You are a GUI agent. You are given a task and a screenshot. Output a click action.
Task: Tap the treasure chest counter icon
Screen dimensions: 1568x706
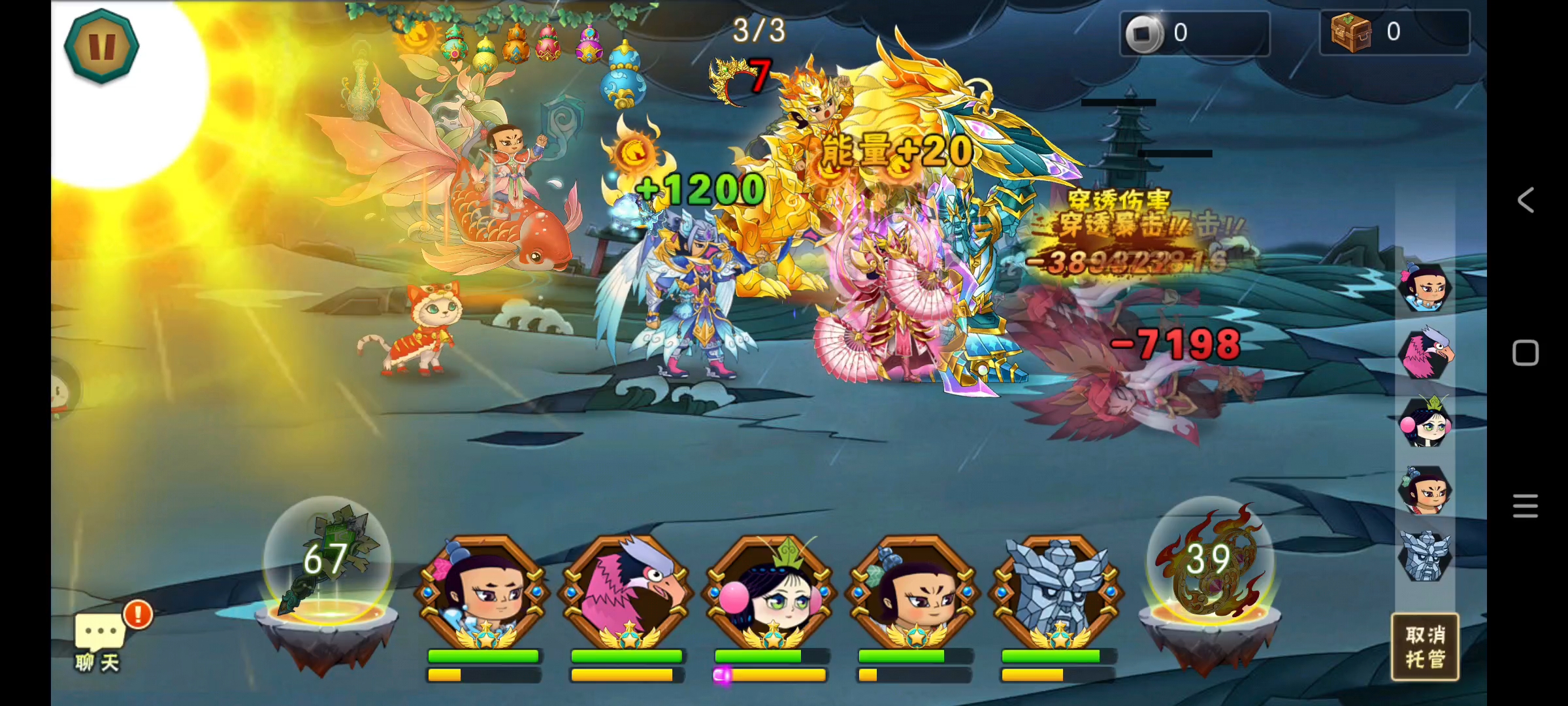coord(1350,32)
